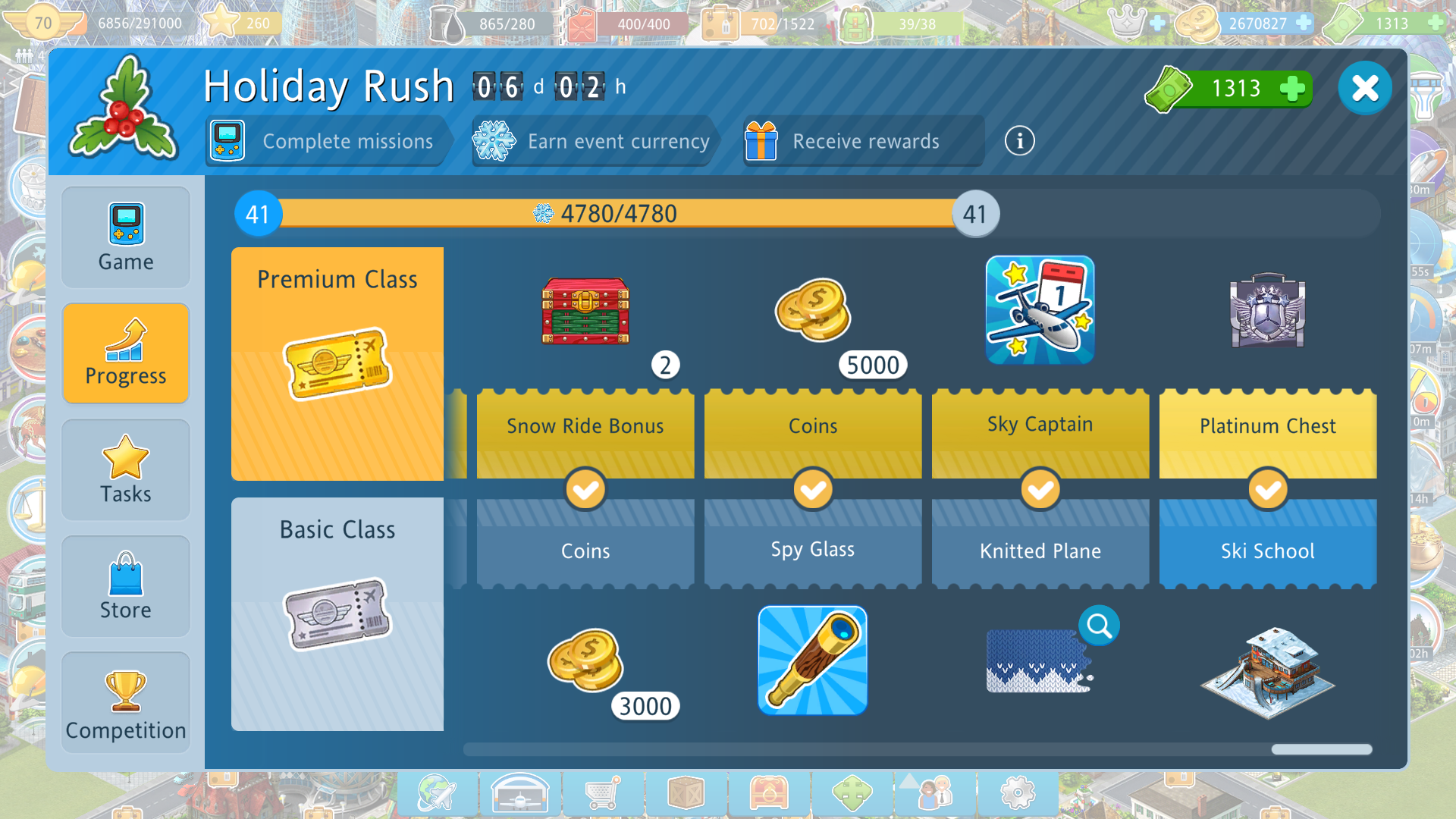Preview the Knitted Plane with the magnifier
This screenshot has width=1456, height=819.
1099,626
